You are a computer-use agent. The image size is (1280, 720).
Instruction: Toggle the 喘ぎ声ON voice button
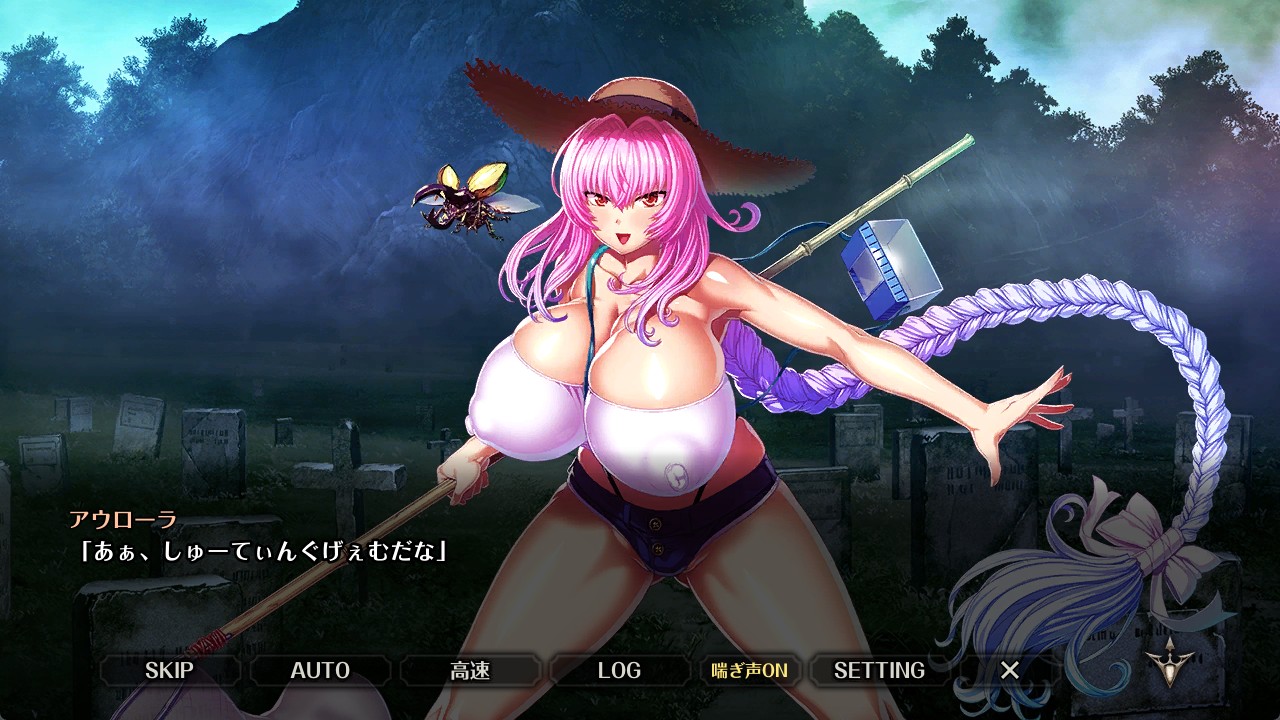point(749,670)
